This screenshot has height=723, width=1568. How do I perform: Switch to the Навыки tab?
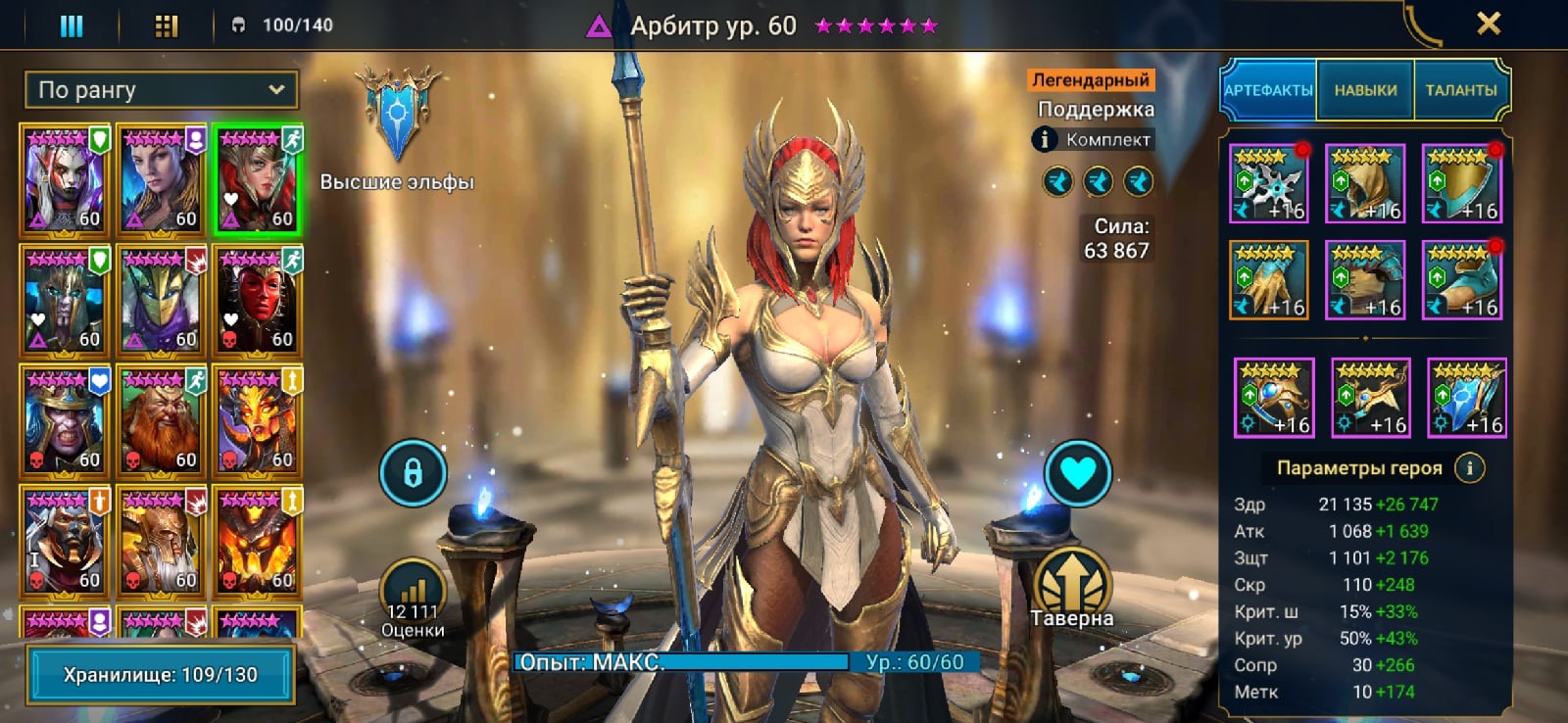pyautogui.click(x=1365, y=90)
